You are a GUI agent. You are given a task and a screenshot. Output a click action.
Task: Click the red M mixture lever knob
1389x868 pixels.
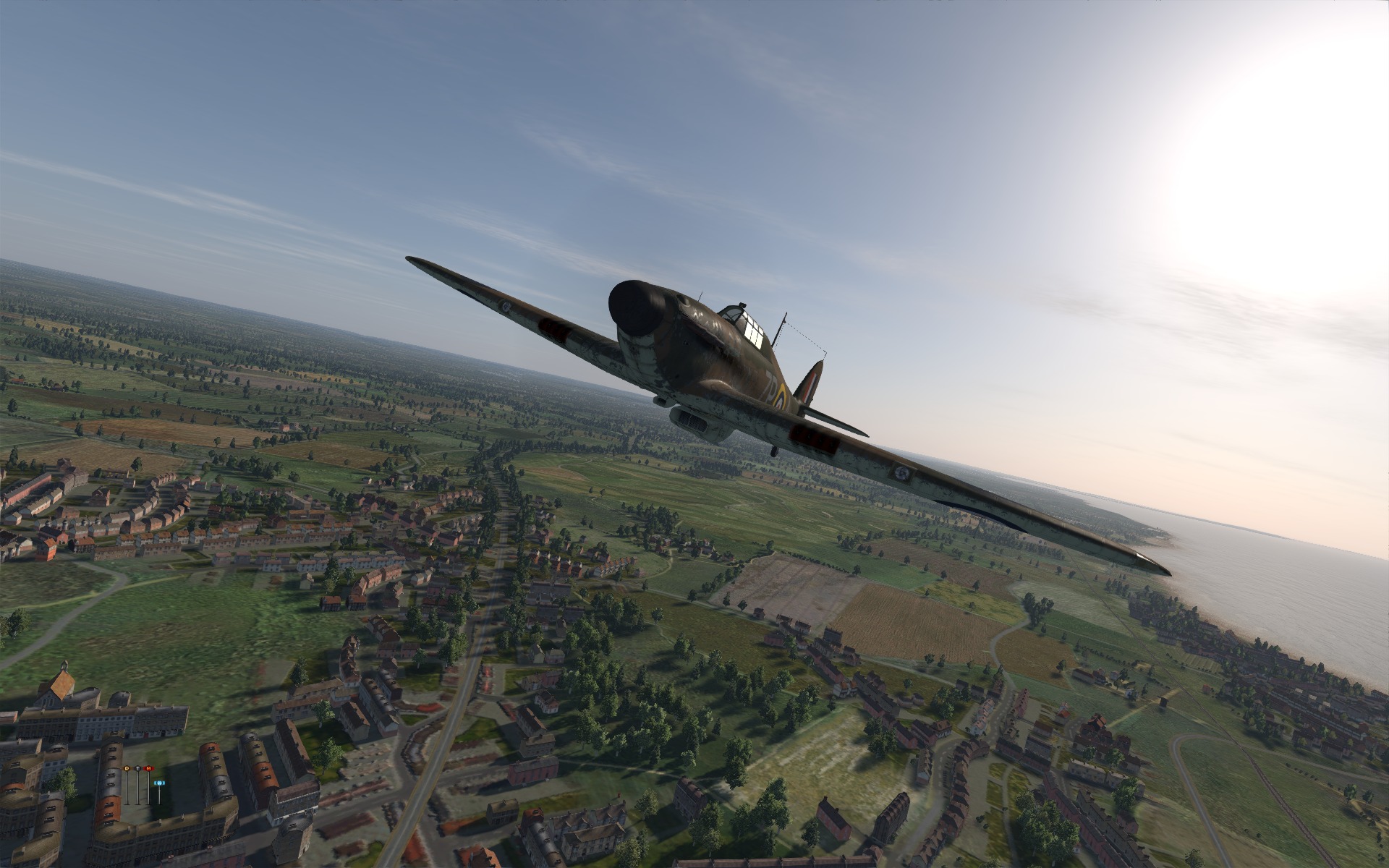[149, 767]
